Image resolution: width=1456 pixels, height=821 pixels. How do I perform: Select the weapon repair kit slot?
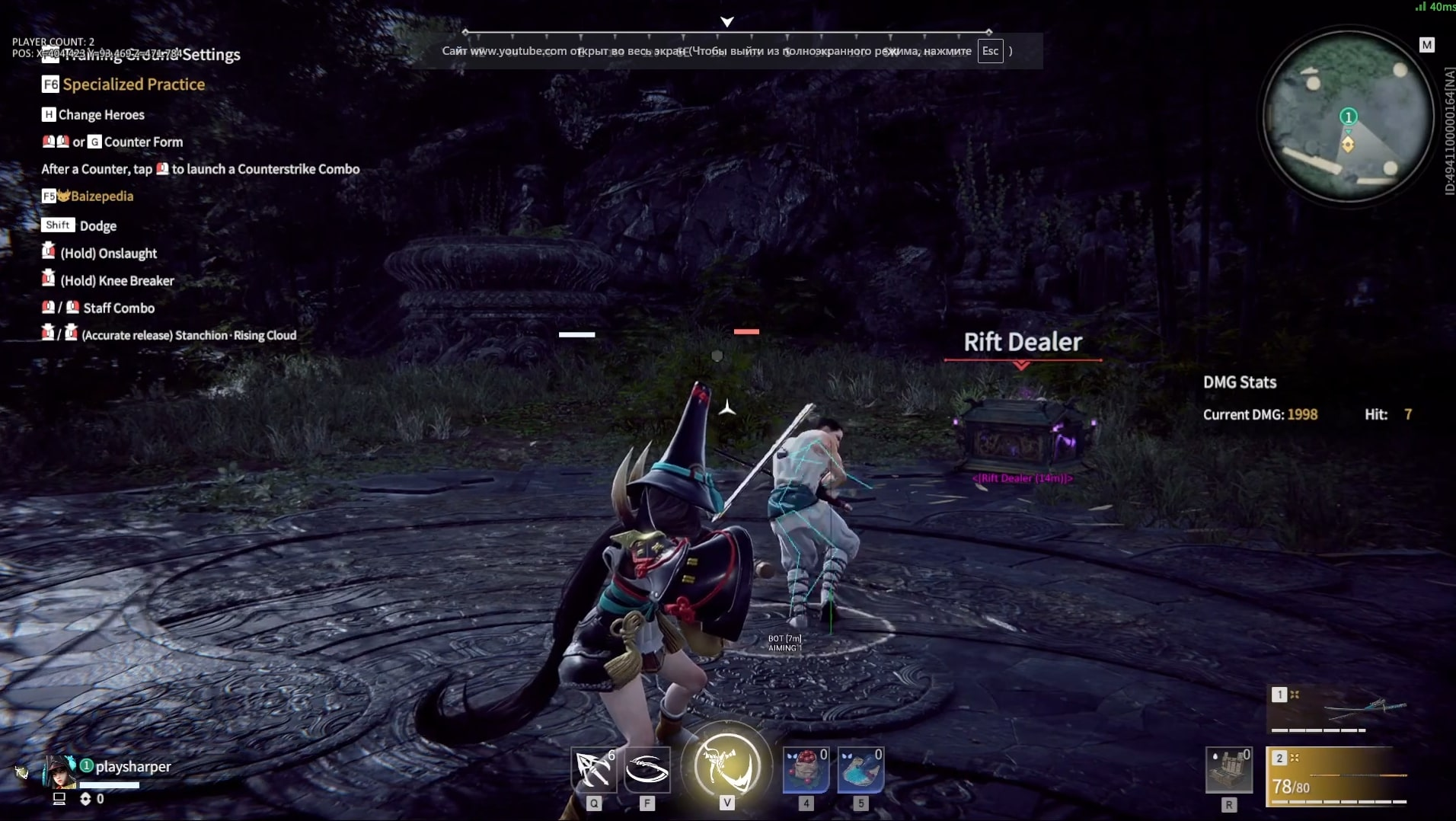[1228, 771]
